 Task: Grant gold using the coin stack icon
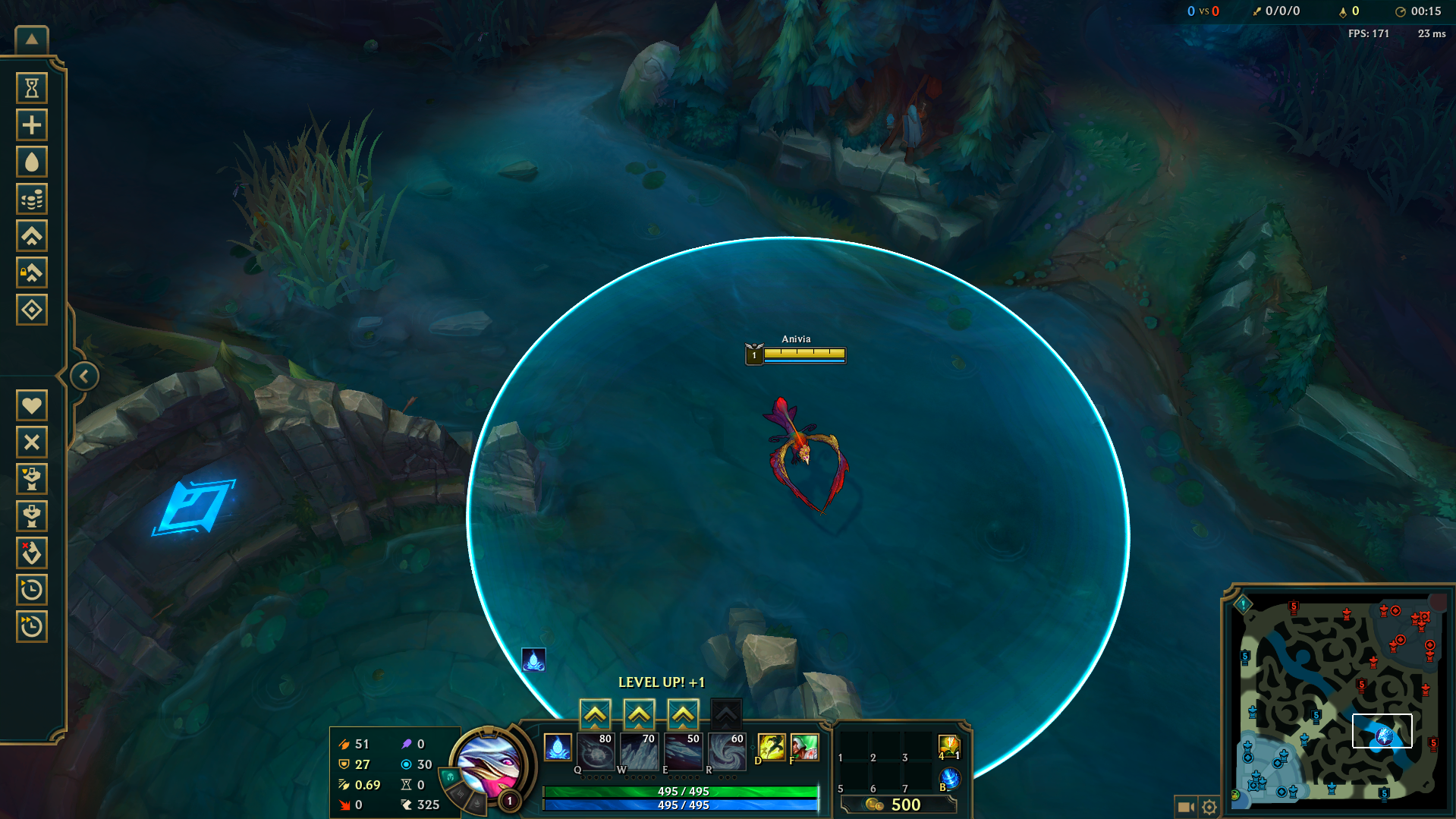(32, 198)
